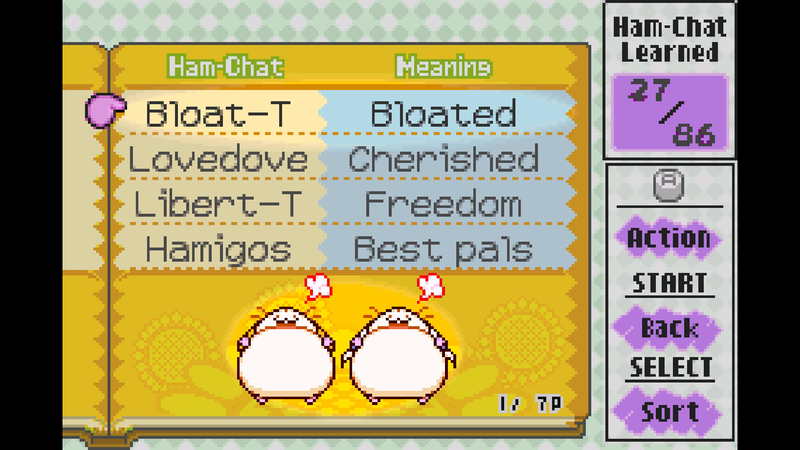Select the Libert-T Ham-Chat word

pos(217,204)
